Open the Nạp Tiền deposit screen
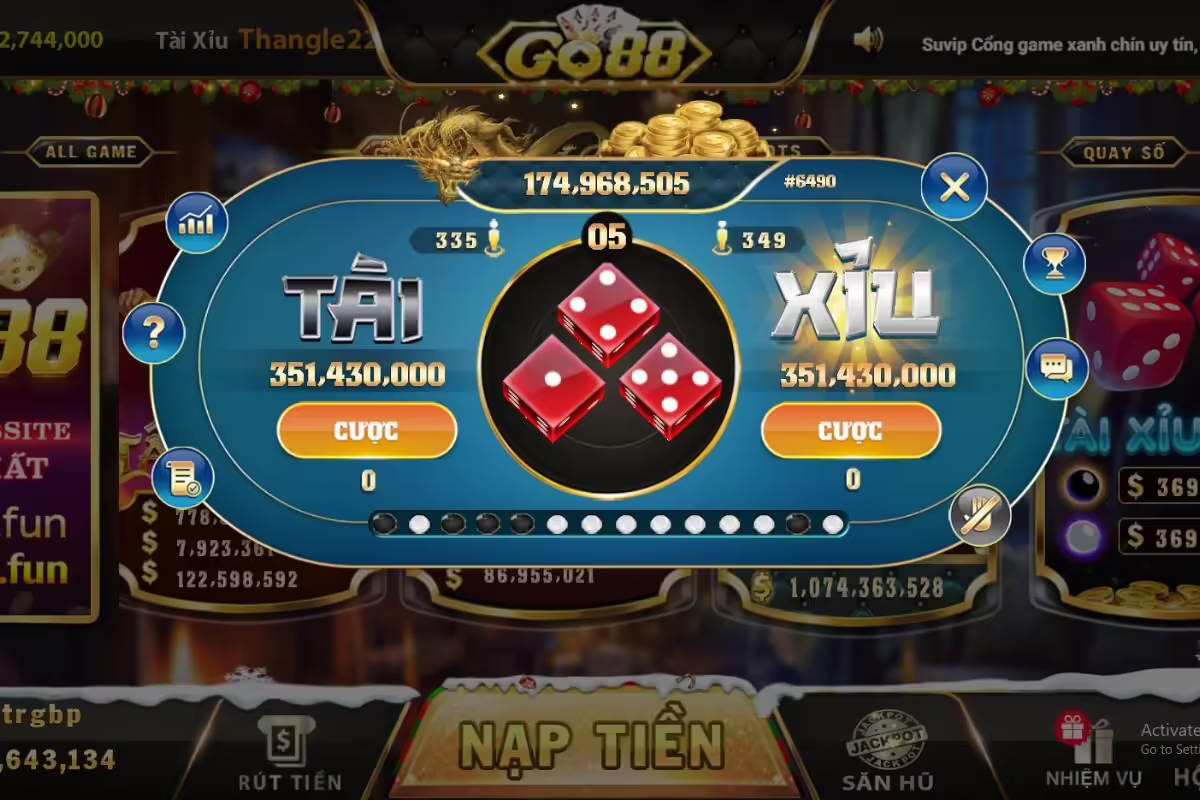This screenshot has height=800, width=1200. [590, 745]
